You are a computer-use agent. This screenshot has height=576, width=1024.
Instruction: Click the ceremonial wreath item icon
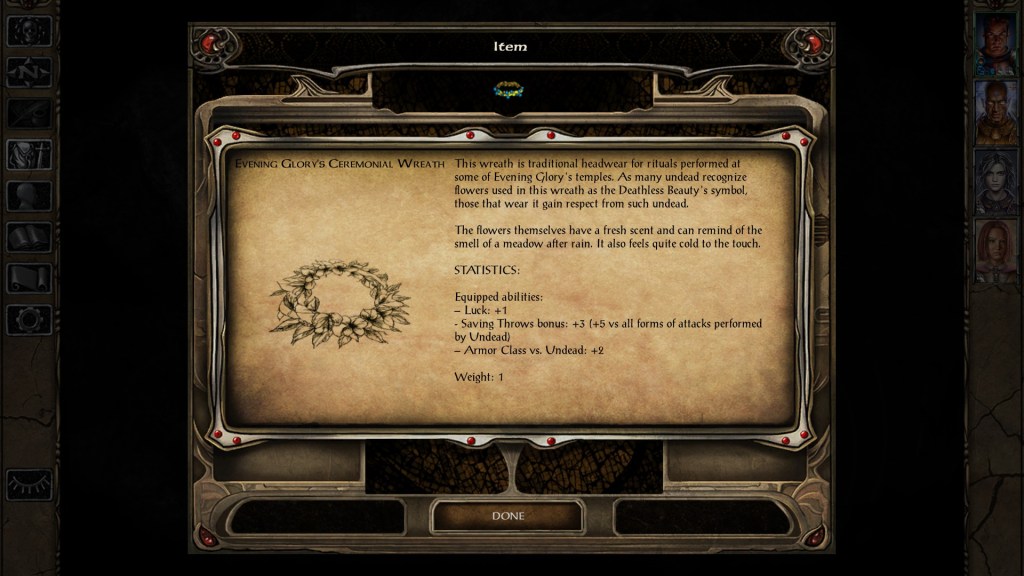tap(508, 90)
